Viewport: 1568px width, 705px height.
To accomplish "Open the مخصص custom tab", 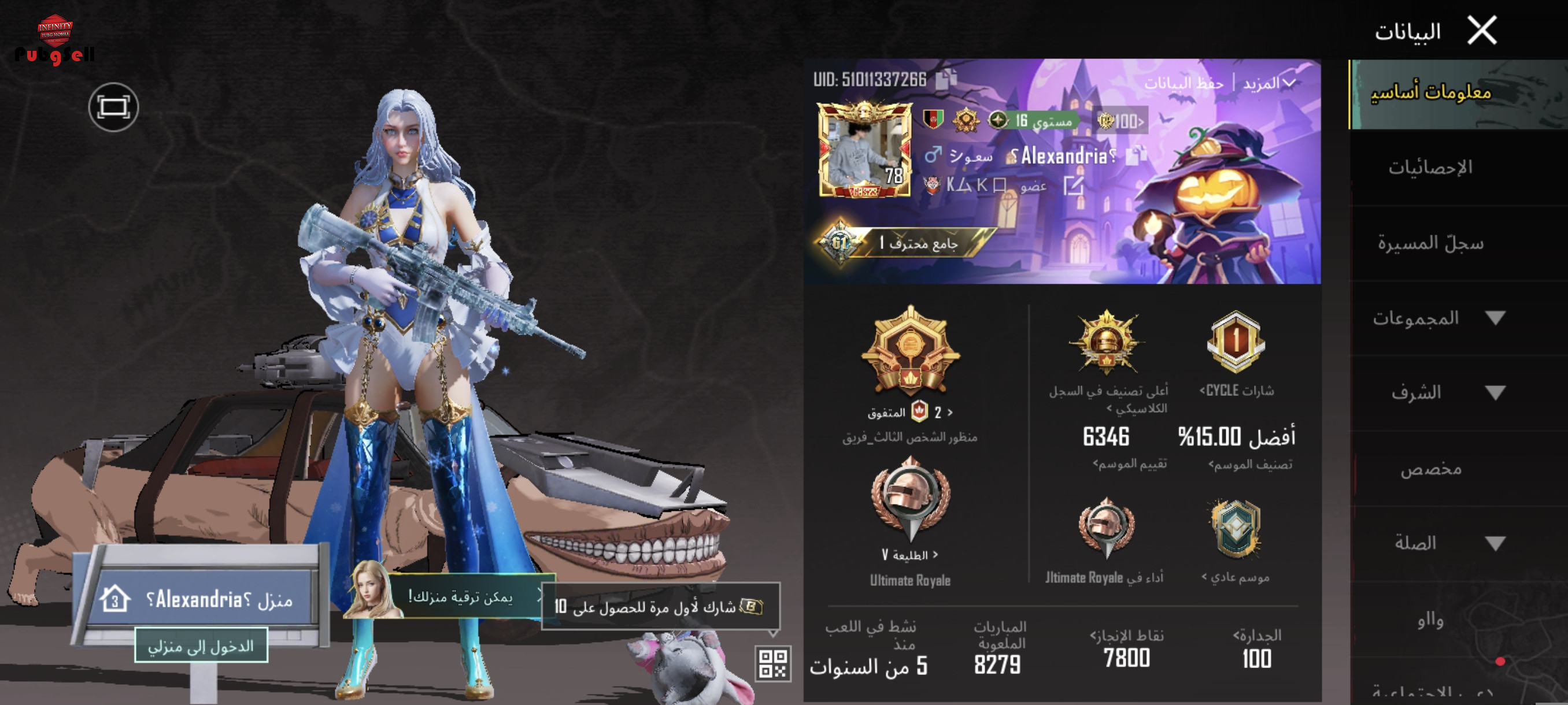I will (1430, 469).
